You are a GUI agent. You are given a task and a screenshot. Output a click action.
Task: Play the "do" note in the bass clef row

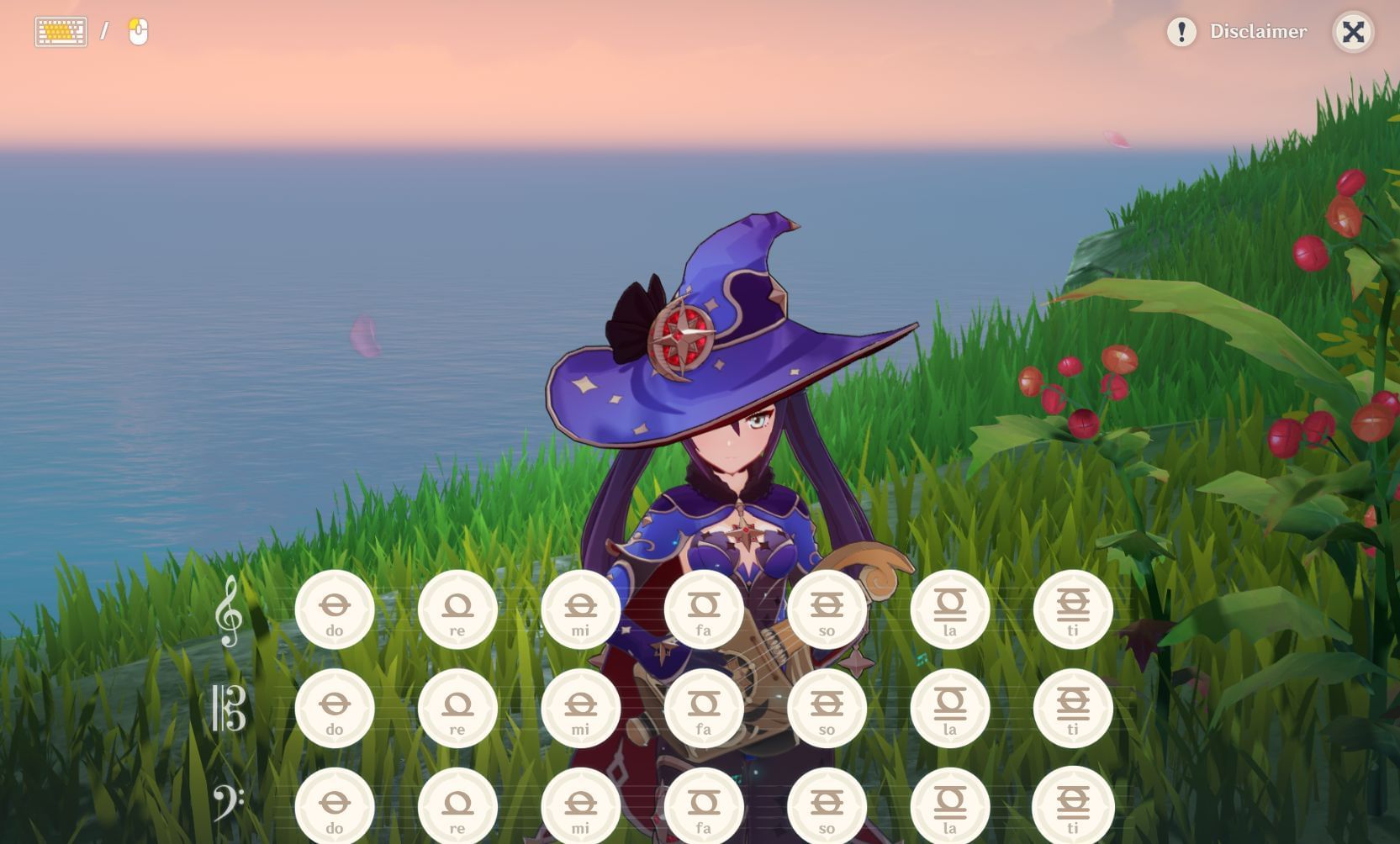[x=335, y=804]
